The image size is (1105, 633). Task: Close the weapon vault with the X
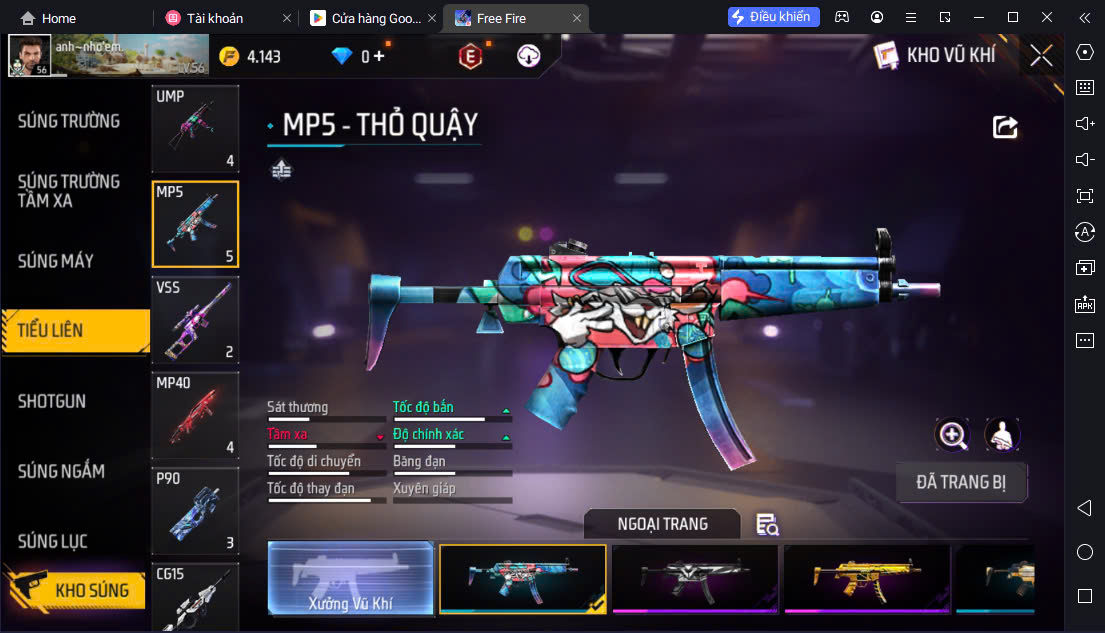1041,56
